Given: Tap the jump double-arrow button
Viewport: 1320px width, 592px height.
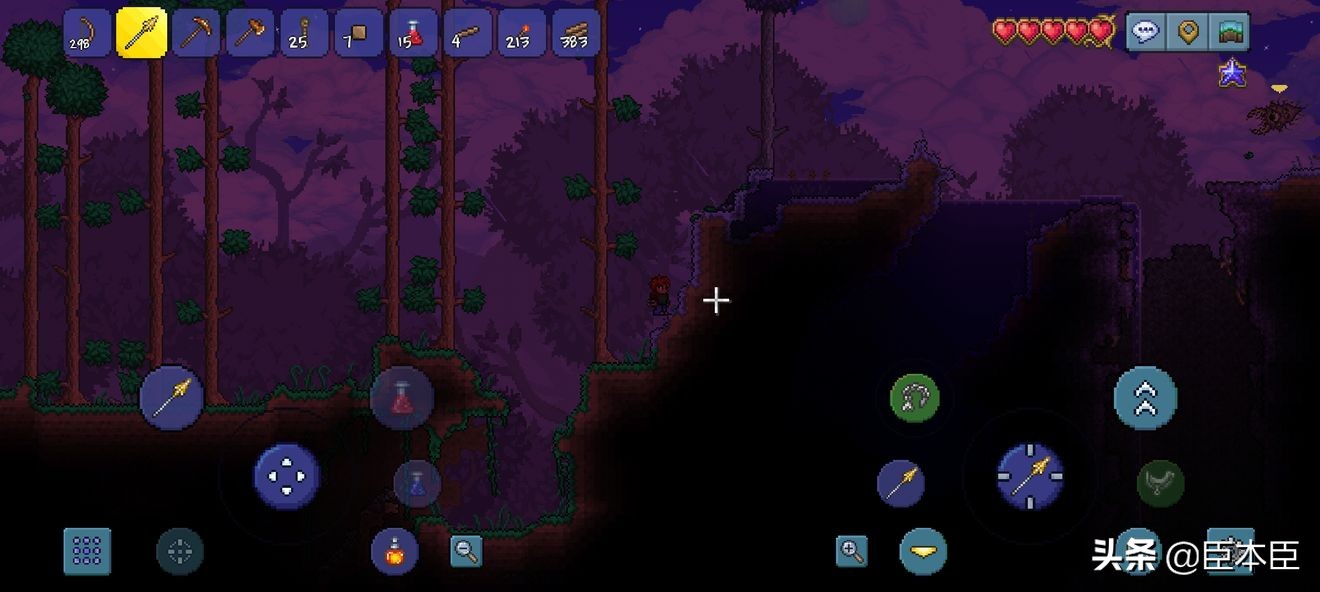Looking at the screenshot, I should click(1145, 398).
